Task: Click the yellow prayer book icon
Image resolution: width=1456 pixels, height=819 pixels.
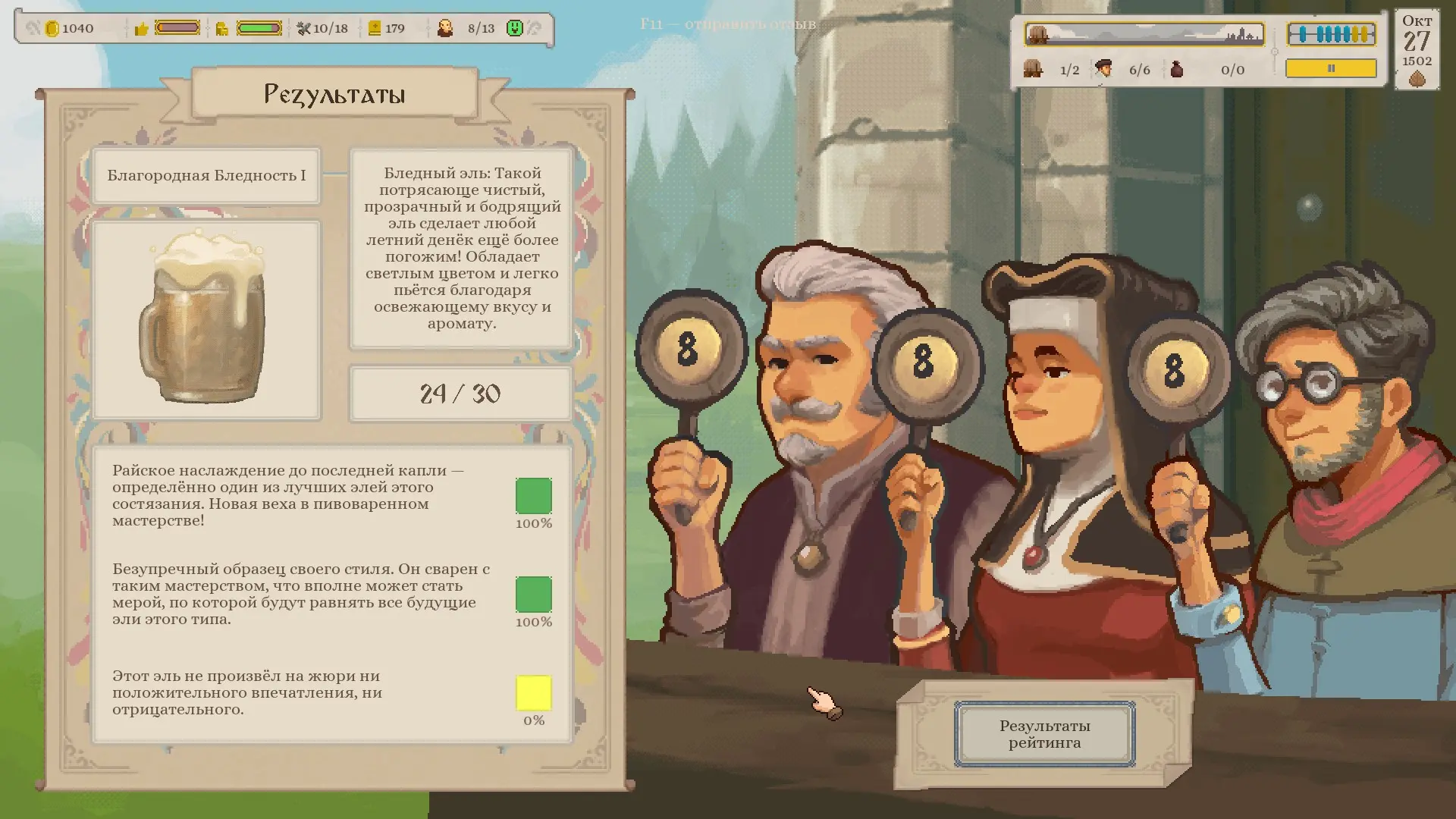Action: [374, 29]
